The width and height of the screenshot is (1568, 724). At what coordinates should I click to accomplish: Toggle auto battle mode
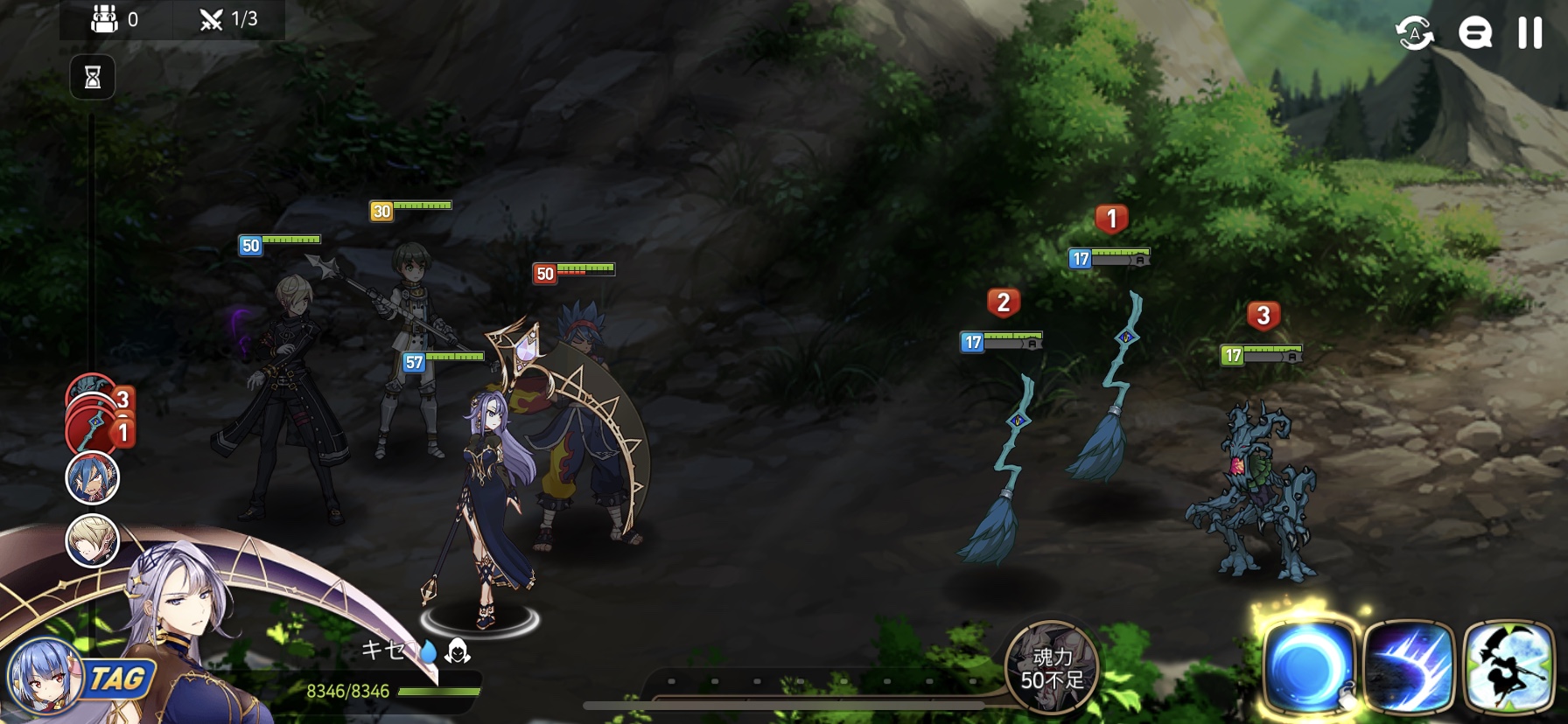point(1414,33)
